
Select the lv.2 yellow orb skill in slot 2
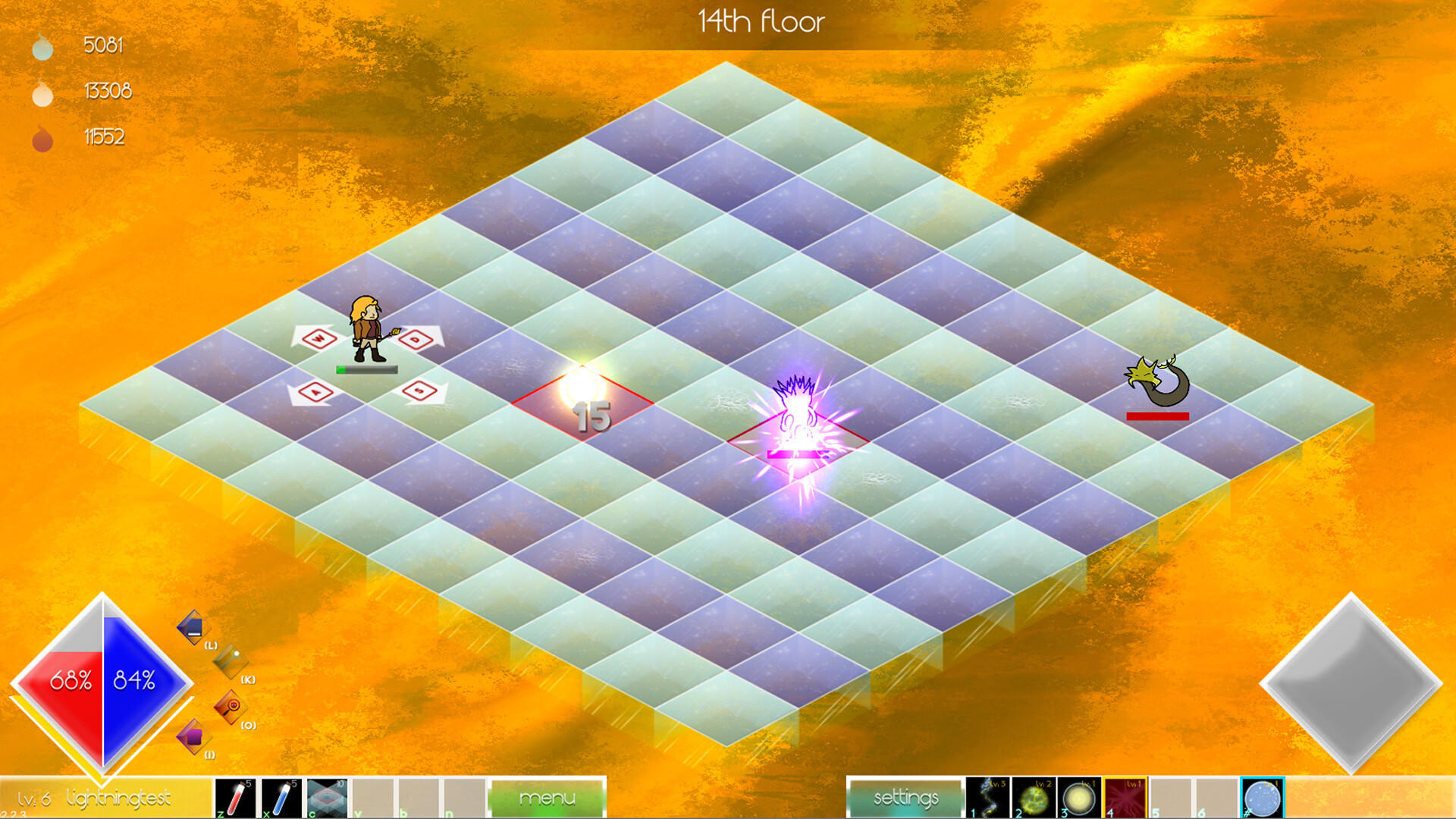1034,797
